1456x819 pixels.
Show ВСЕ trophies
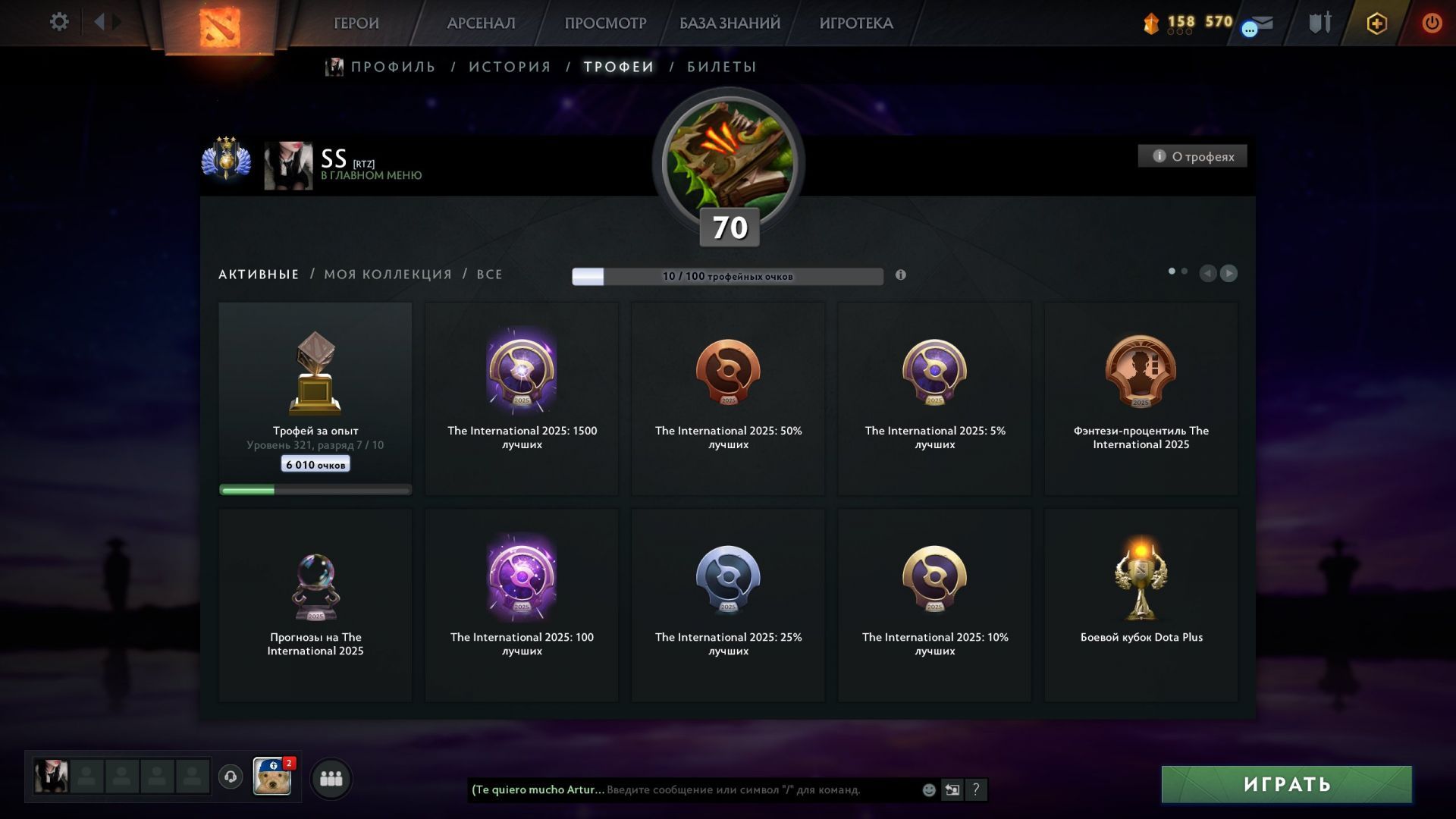(x=489, y=275)
